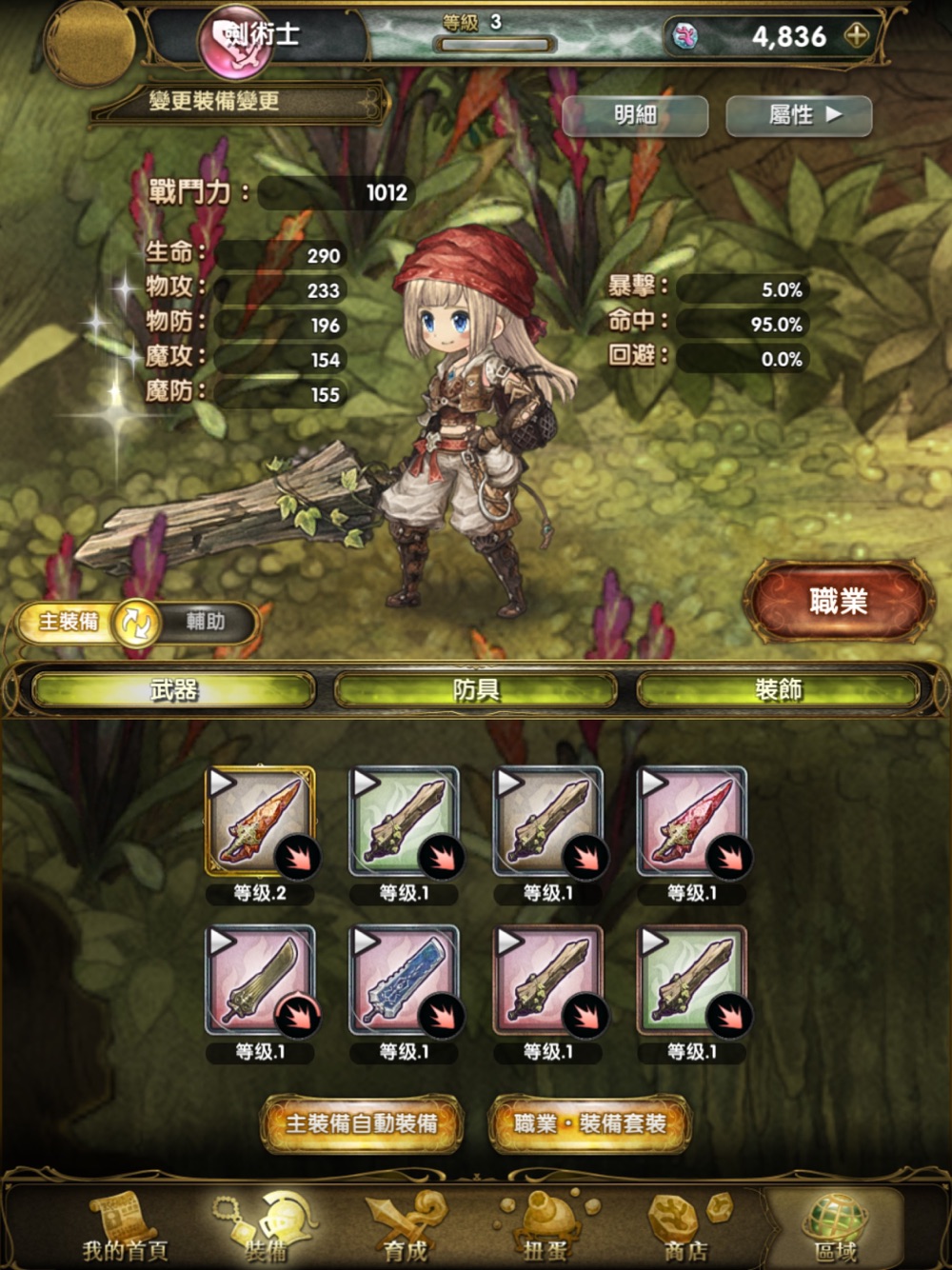Switch to the 防具 armor tab
Image resolution: width=952 pixels, height=1270 pixels.
click(x=476, y=690)
